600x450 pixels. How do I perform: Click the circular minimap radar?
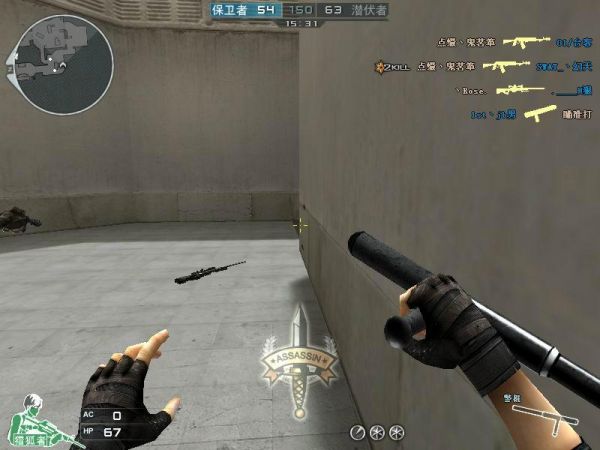point(63,63)
